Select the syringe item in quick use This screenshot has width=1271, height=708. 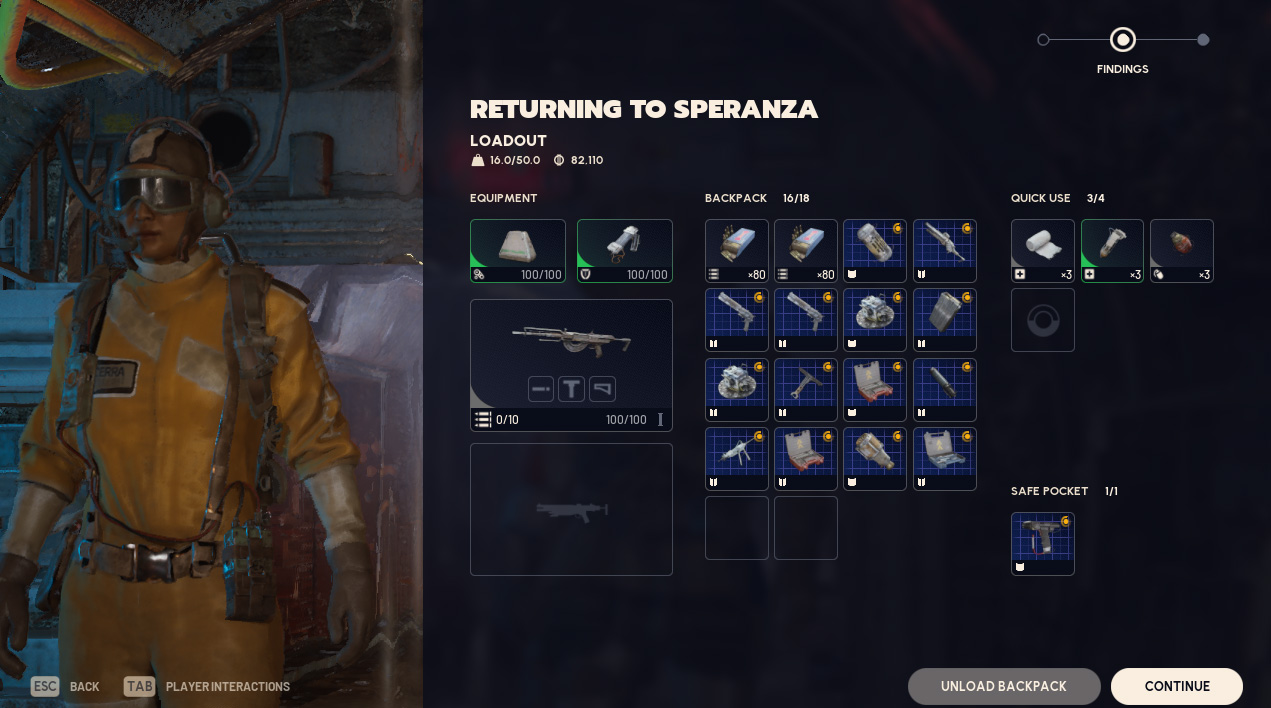1112,251
